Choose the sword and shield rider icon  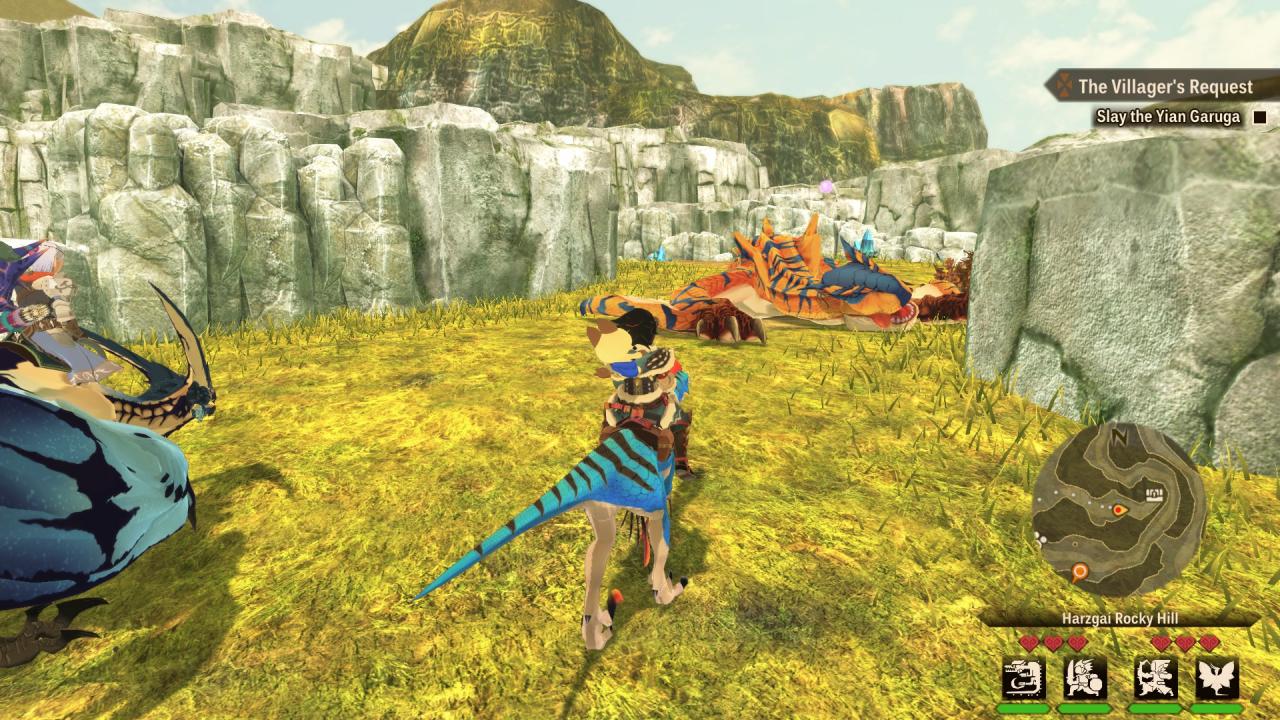point(1085,679)
